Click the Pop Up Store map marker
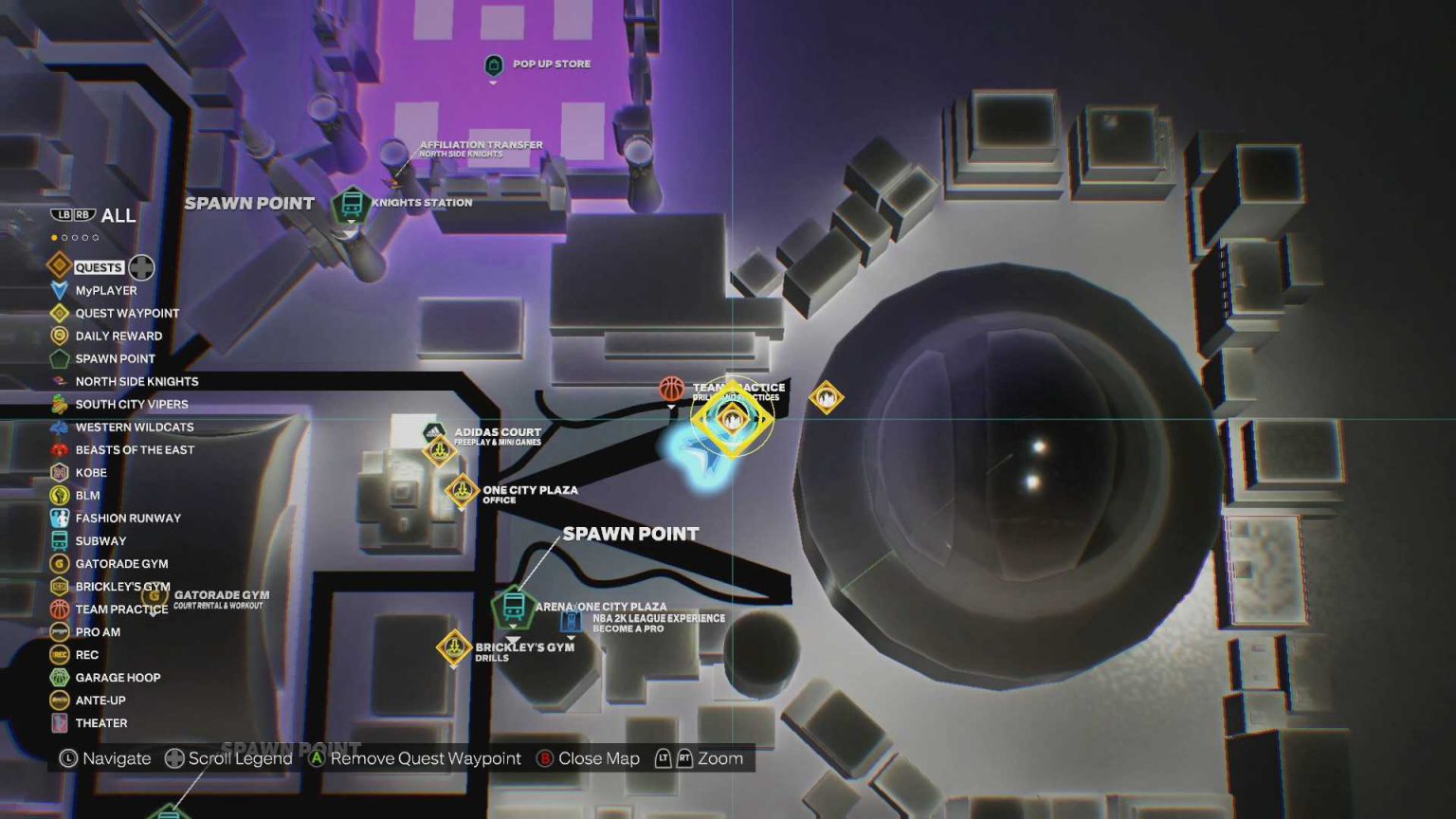This screenshot has width=1456, height=819. (493, 65)
